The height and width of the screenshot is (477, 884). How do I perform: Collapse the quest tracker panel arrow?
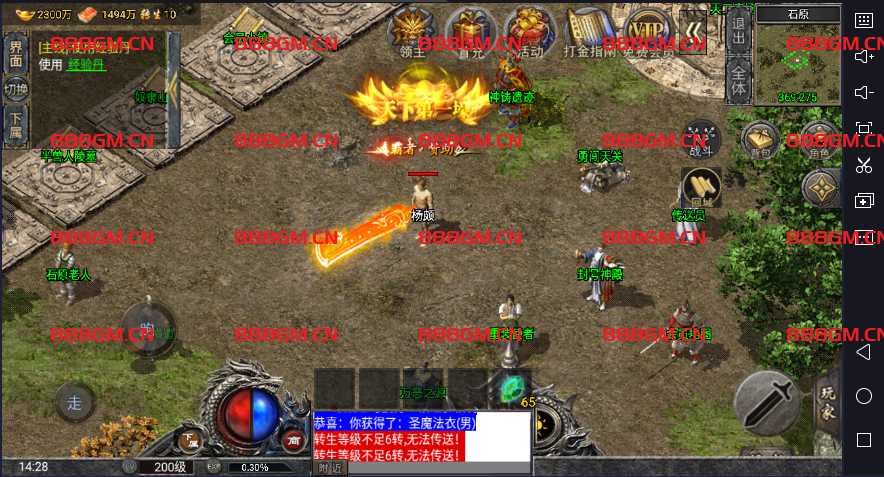(x=174, y=90)
